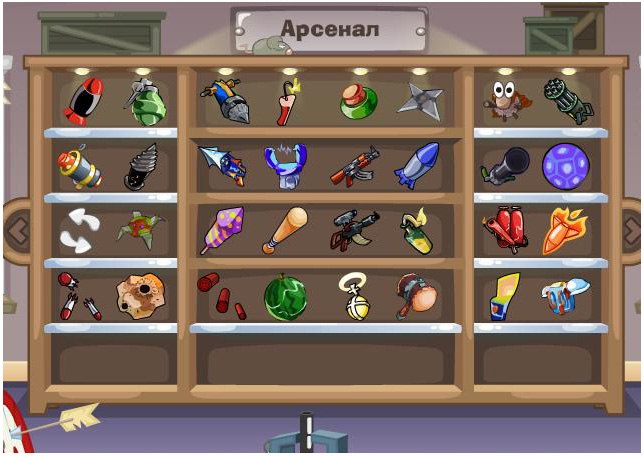Image resolution: width=644 pixels, height=456 pixels.
Task: Choose the green hand grenade
Action: tap(146, 102)
